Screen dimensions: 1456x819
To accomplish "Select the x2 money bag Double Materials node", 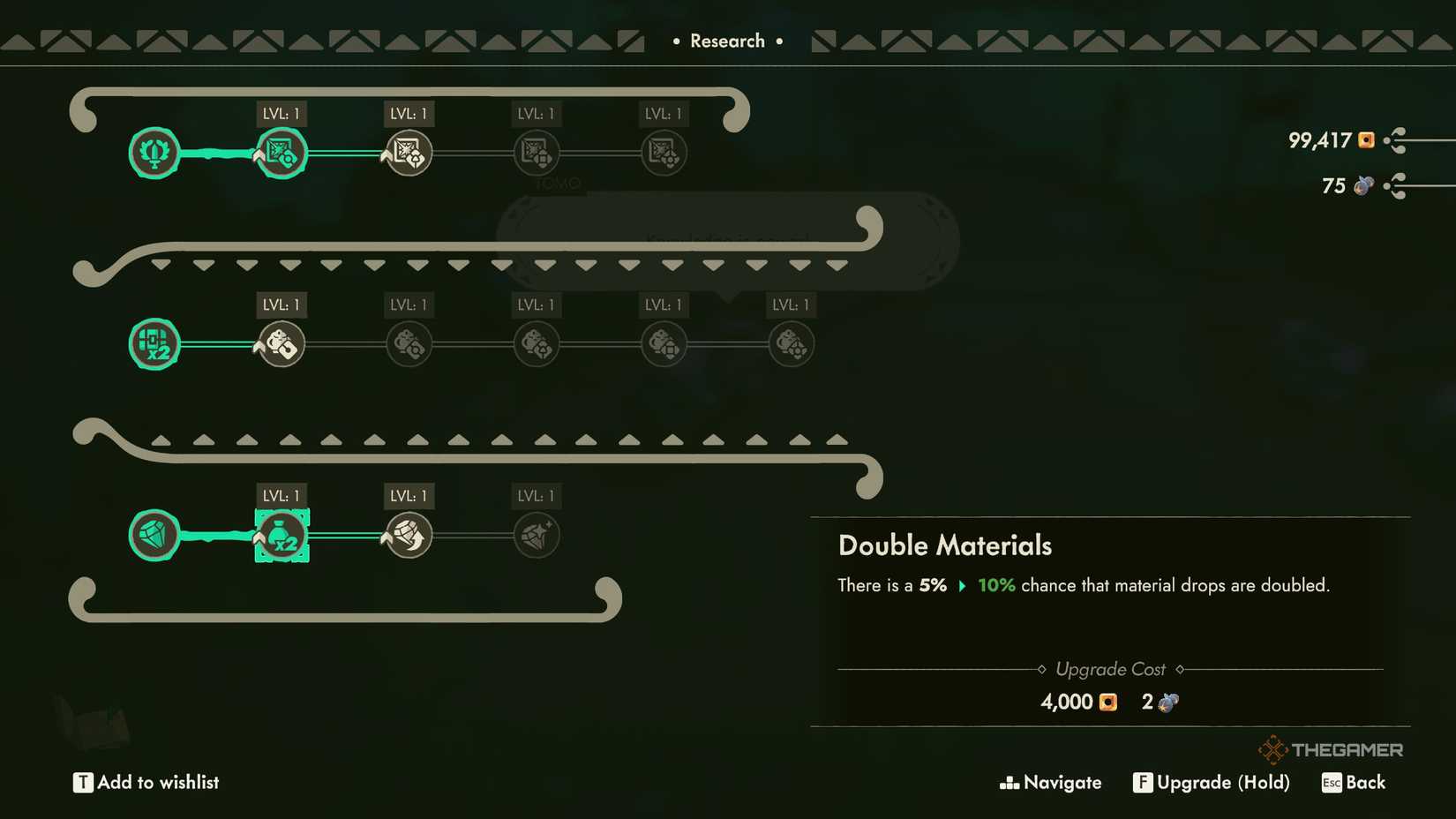I will pyautogui.click(x=281, y=534).
